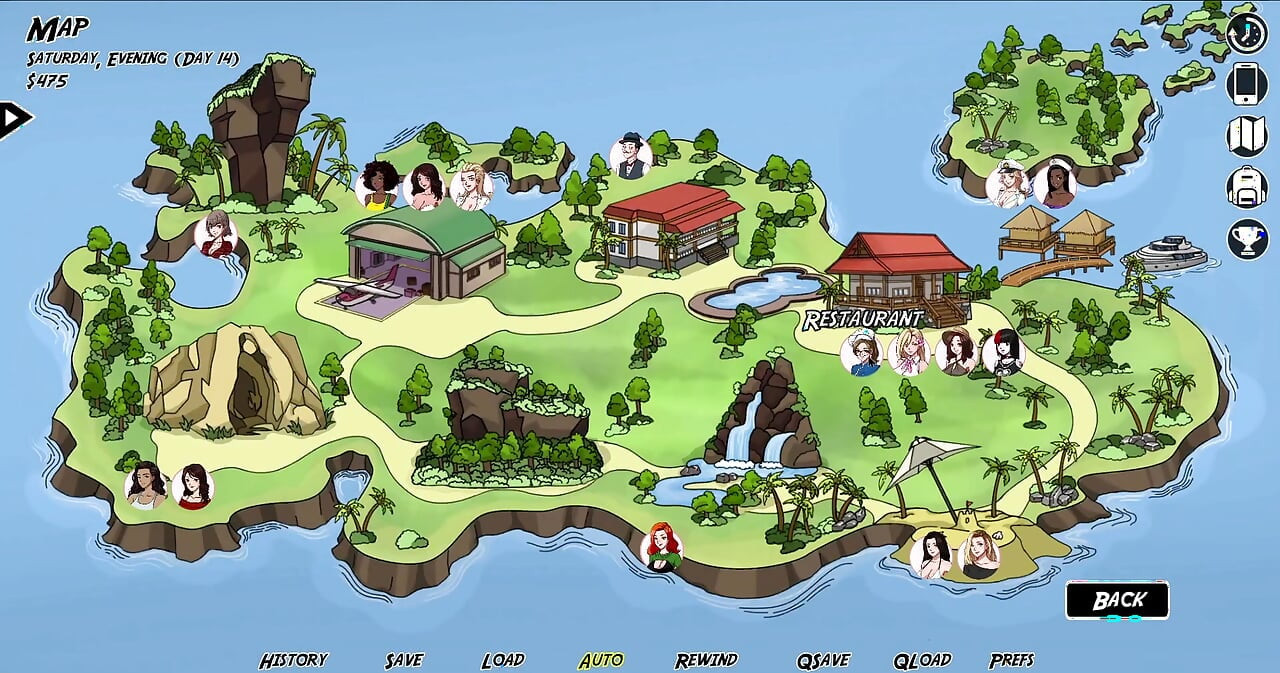
Task: Click Rewind in the quick menu
Action: pyautogui.click(x=706, y=660)
